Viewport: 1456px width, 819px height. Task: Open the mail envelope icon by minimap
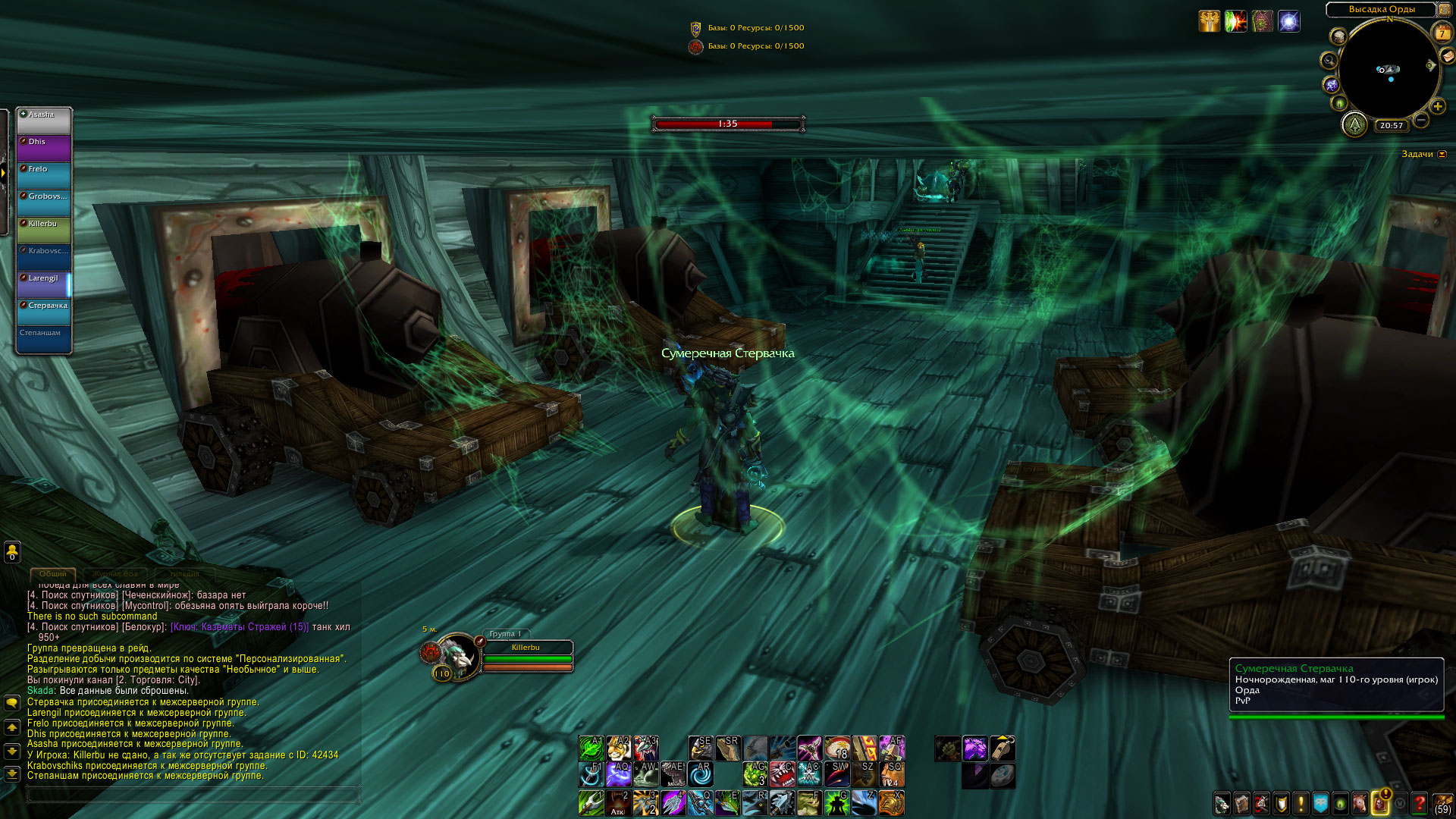click(x=1448, y=56)
